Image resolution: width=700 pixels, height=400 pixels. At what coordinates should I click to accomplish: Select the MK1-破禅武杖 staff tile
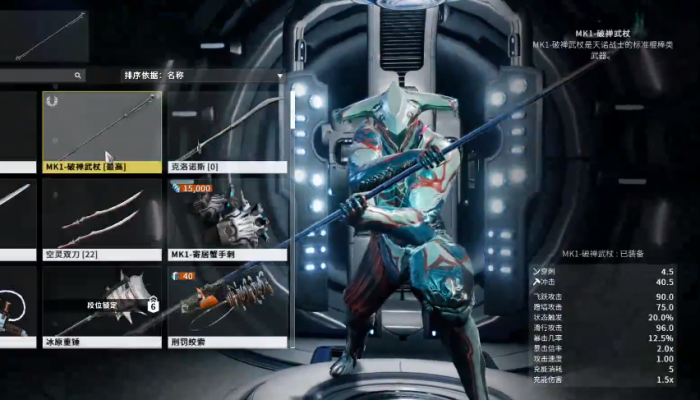[x=101, y=132]
